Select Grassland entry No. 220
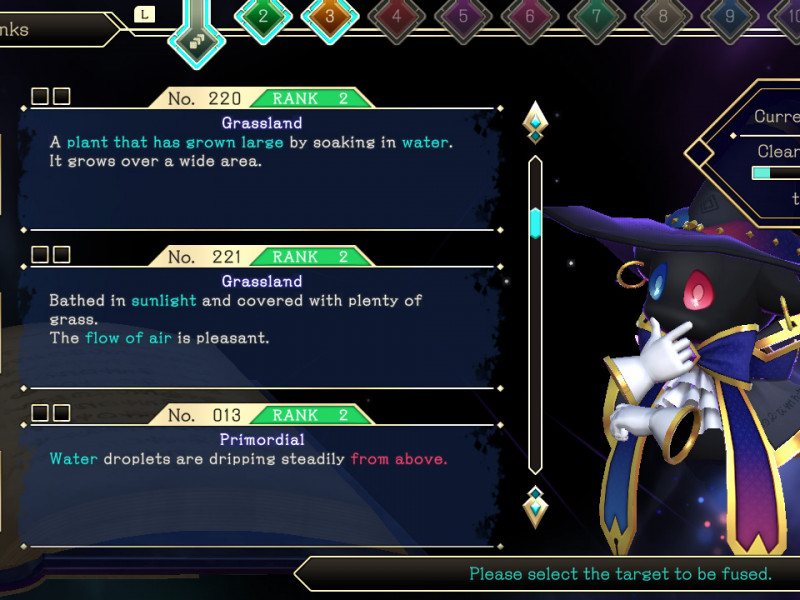Image resolution: width=800 pixels, height=600 pixels. click(x=260, y=160)
